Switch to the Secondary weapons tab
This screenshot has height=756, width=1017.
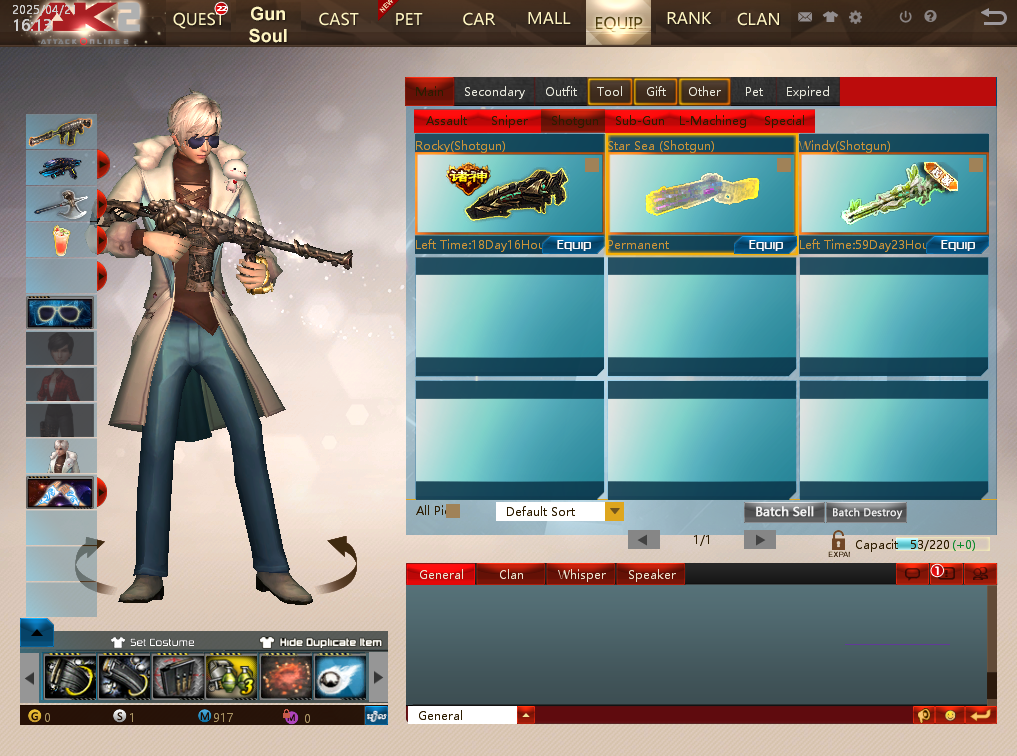pos(494,91)
